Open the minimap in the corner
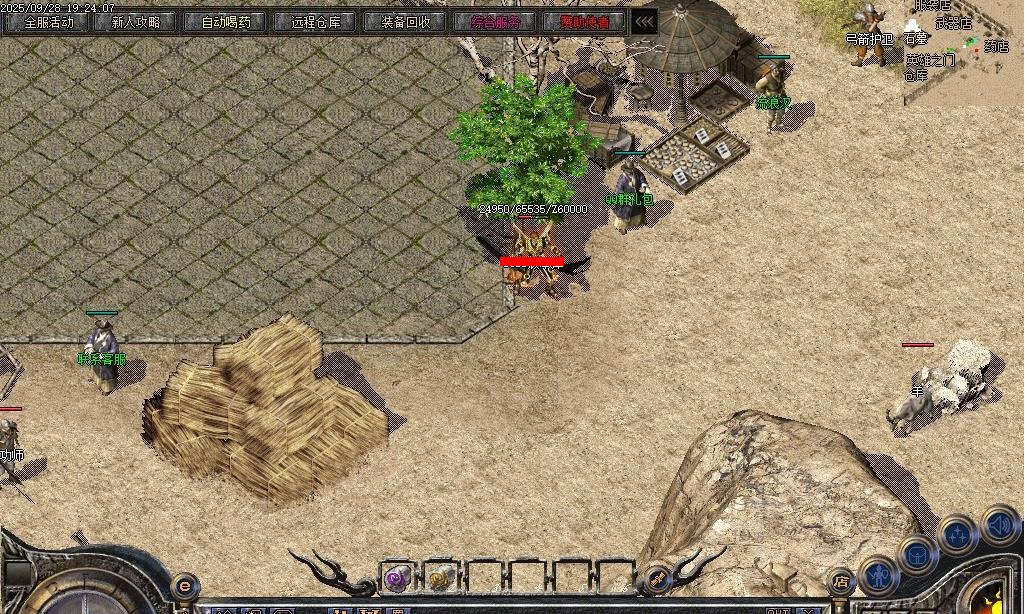This screenshot has width=1027, height=614. (x=965, y=50)
